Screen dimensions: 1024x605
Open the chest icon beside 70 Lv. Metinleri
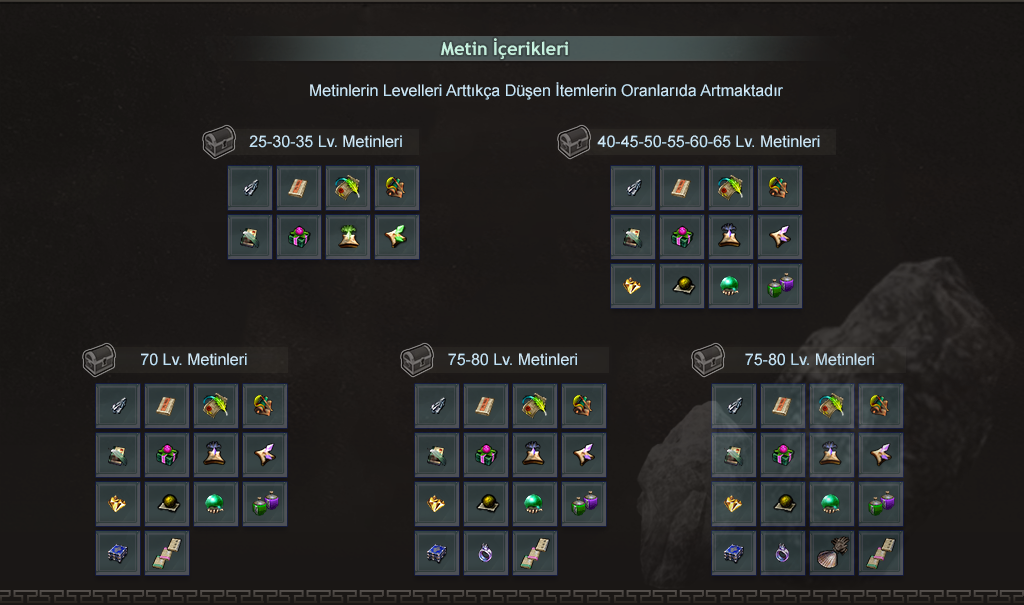point(99,359)
